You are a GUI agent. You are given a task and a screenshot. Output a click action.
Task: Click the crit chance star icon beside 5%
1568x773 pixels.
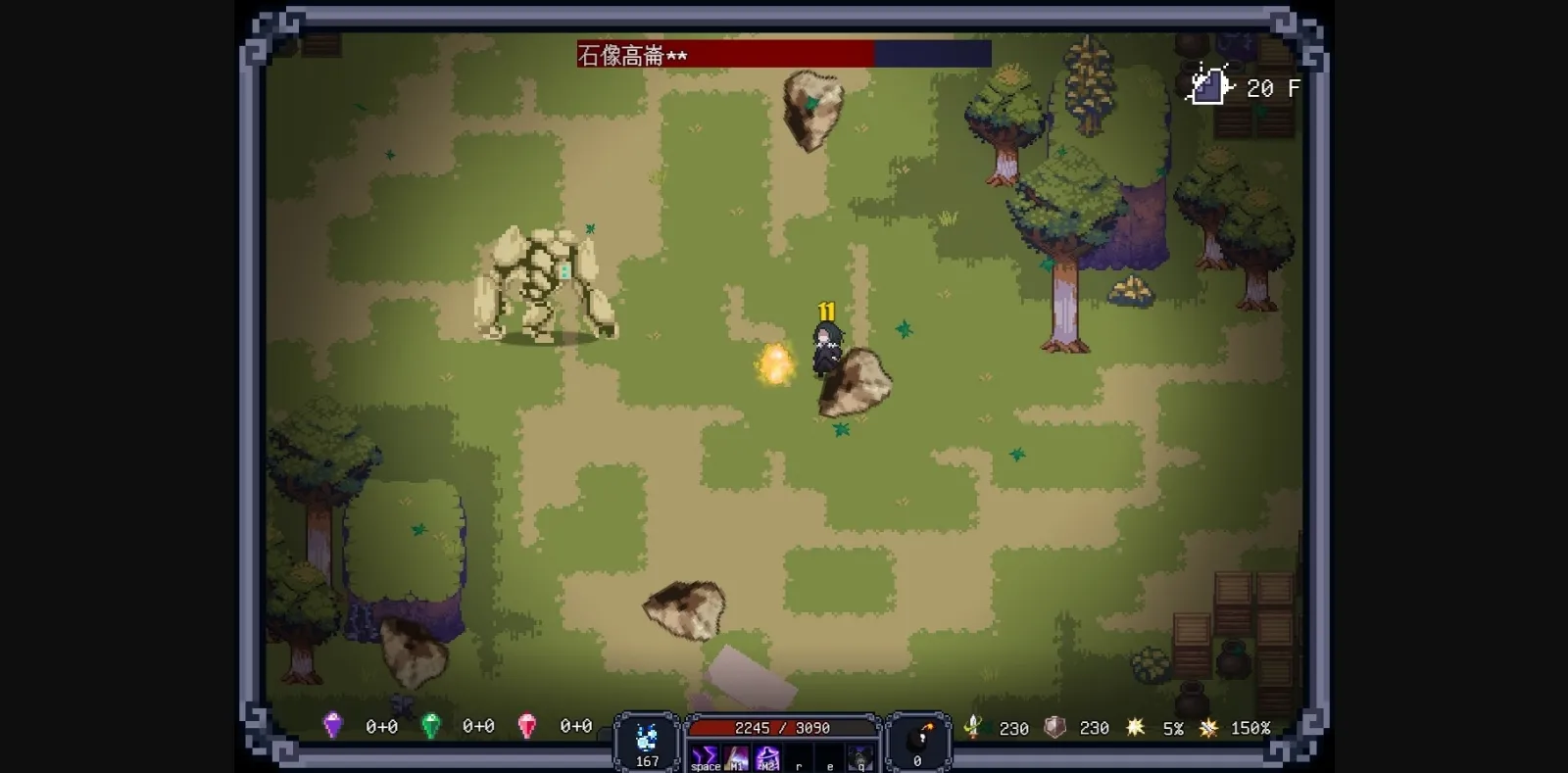[1135, 727]
